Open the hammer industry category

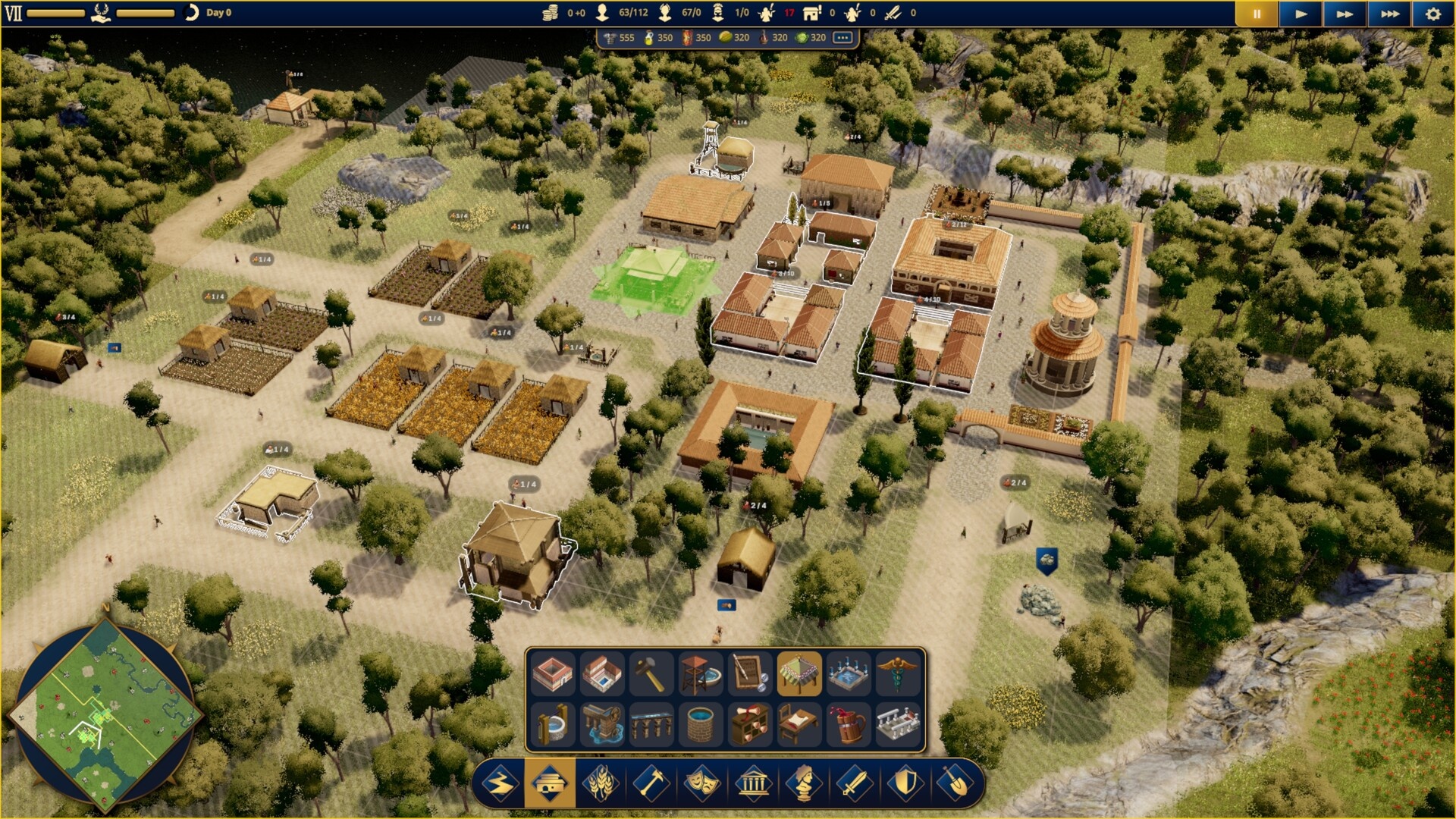(651, 783)
